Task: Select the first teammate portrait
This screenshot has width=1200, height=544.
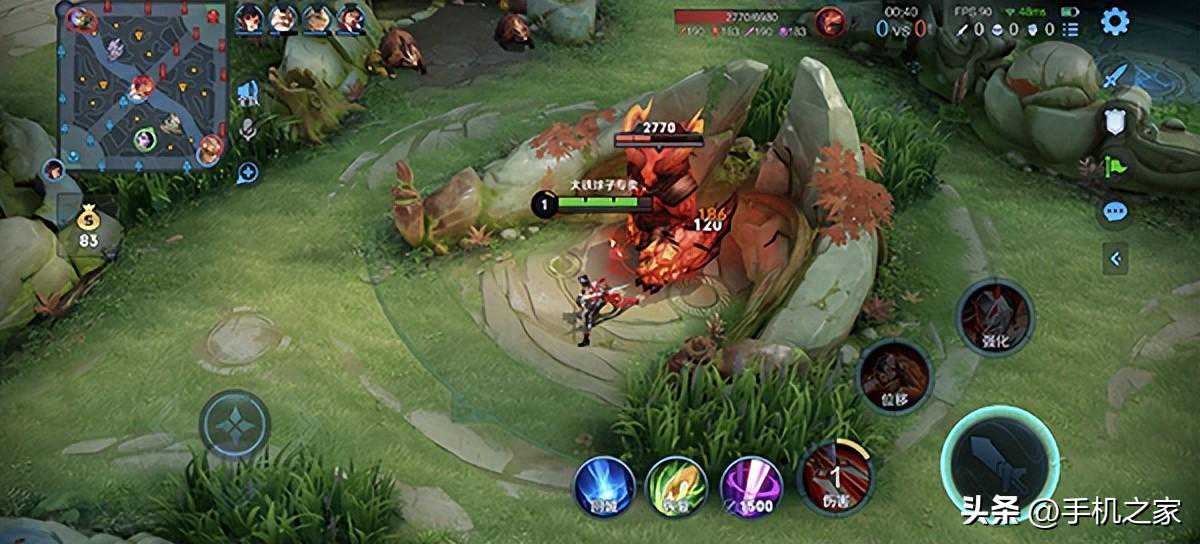Action: point(249,17)
